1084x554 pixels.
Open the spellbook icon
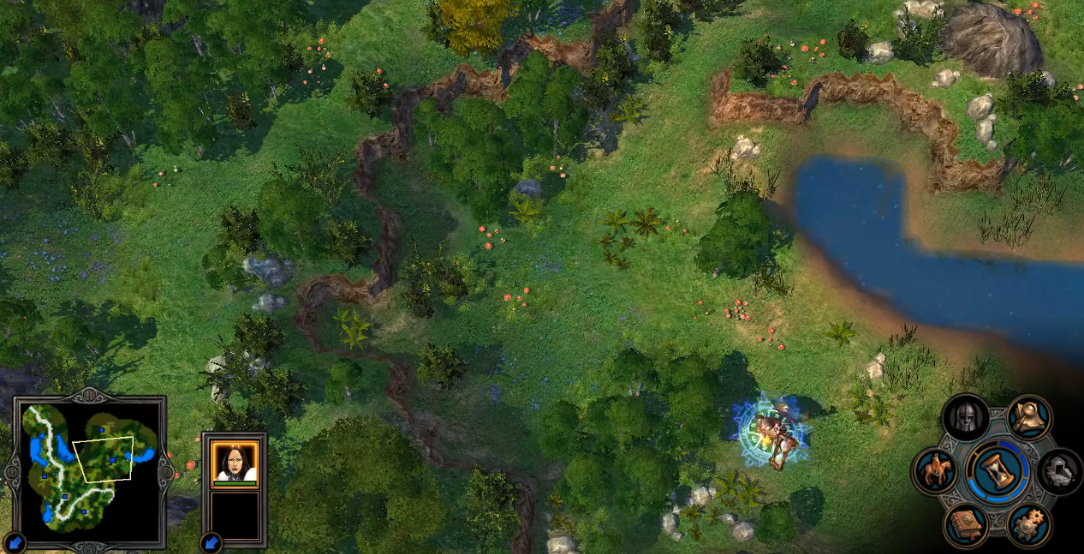(966, 524)
